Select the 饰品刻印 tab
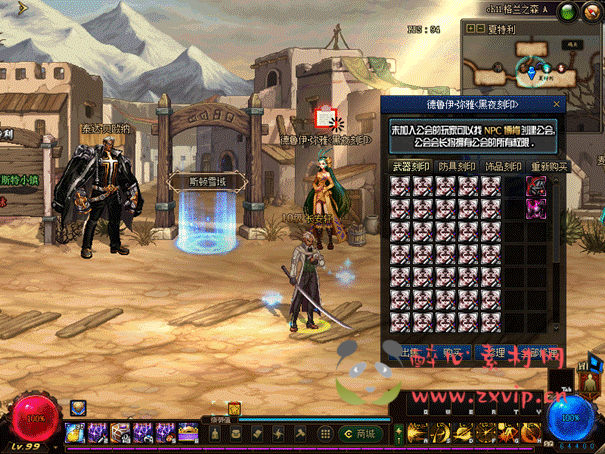Viewport: 605px width, 454px height. pyautogui.click(x=503, y=167)
